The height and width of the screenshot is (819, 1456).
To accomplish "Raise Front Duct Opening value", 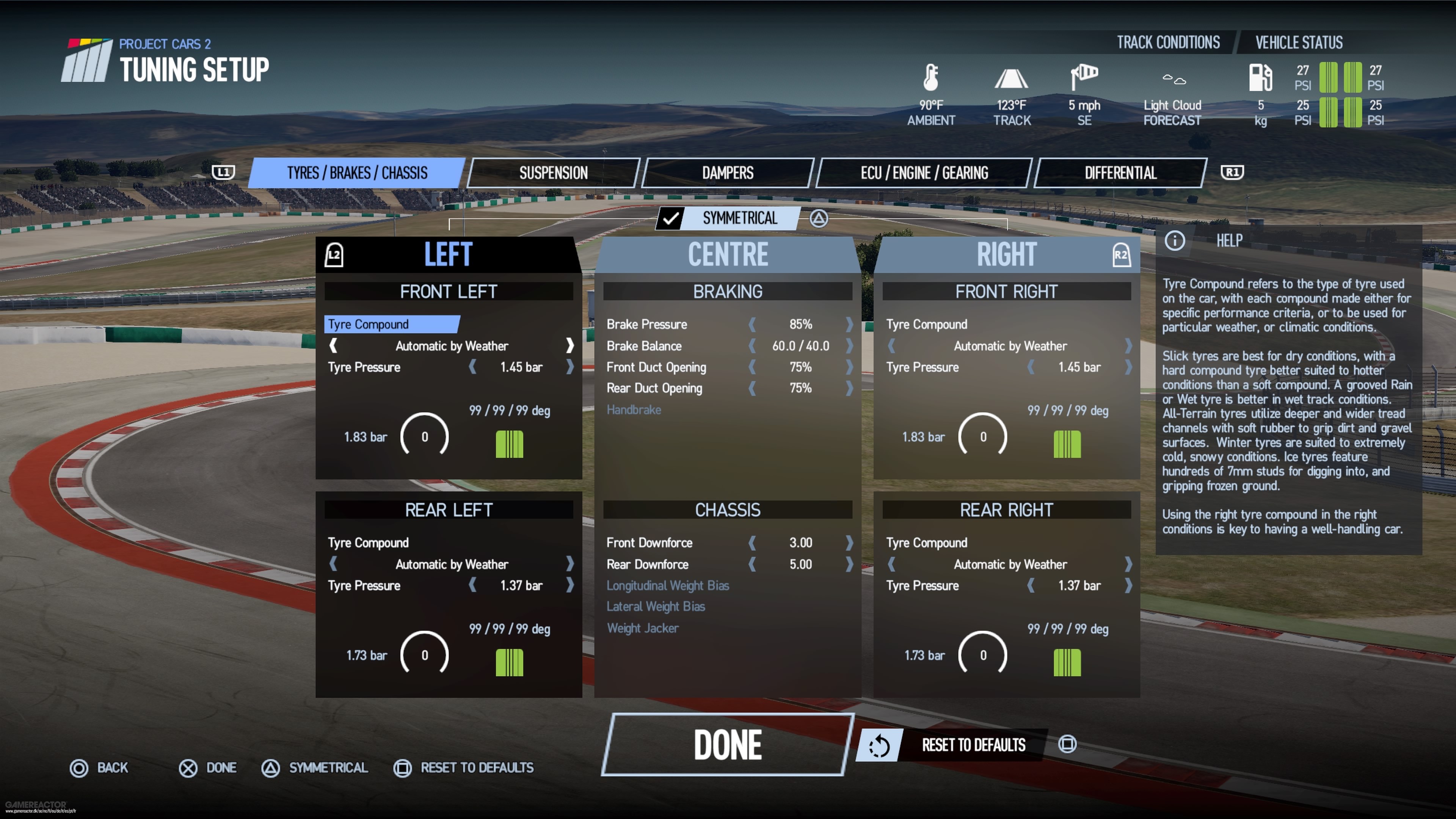I will pos(849,367).
